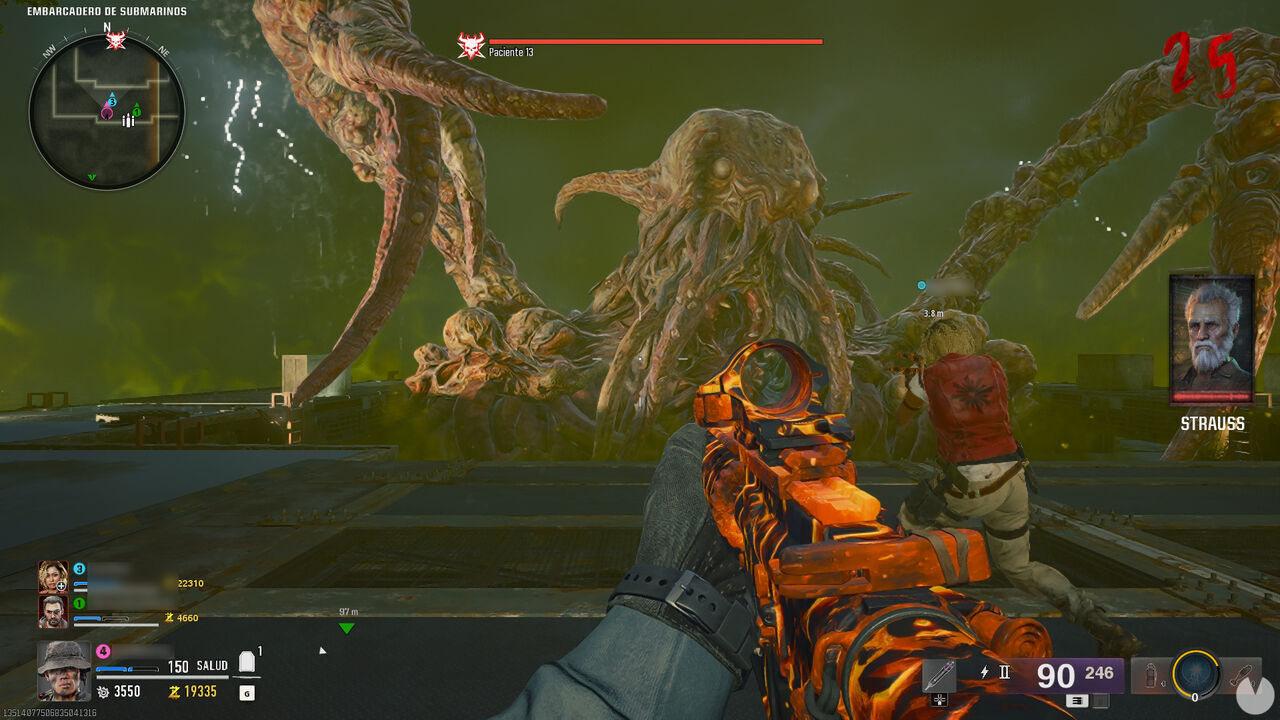Toggle player 1's green status badge
1280x720 pixels.
pyautogui.click(x=79, y=604)
